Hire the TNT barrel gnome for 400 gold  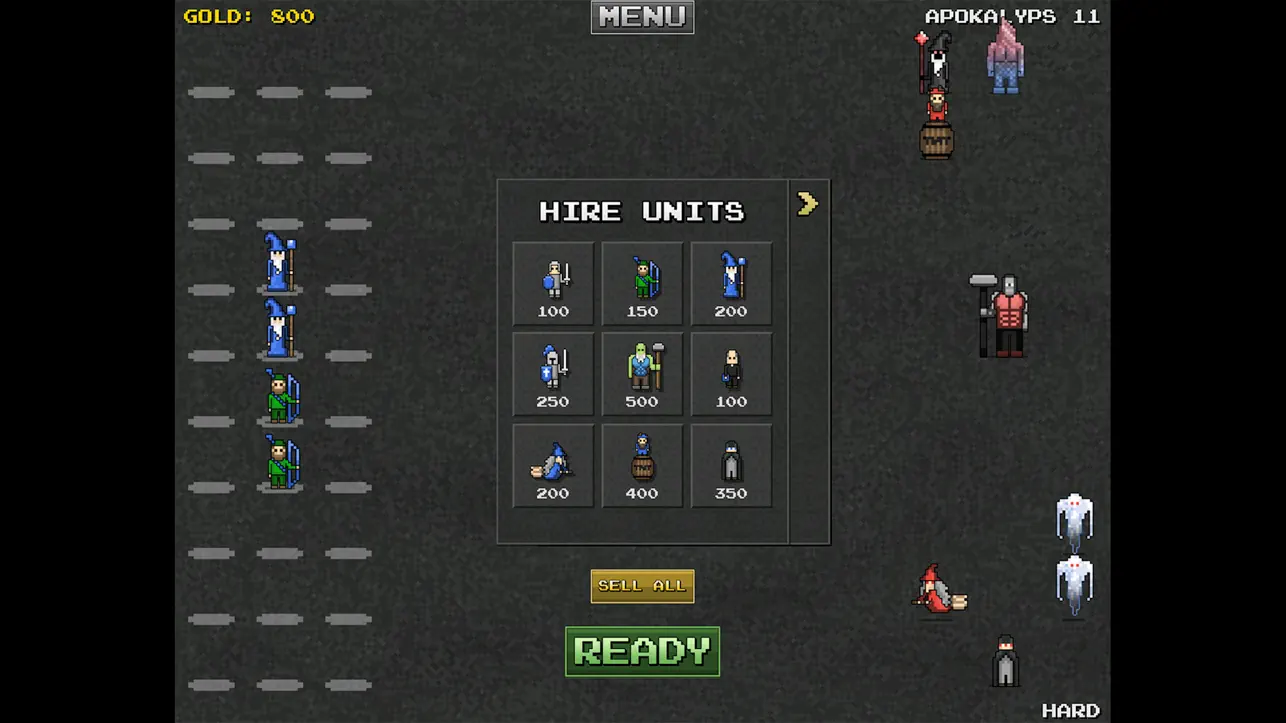pos(642,465)
